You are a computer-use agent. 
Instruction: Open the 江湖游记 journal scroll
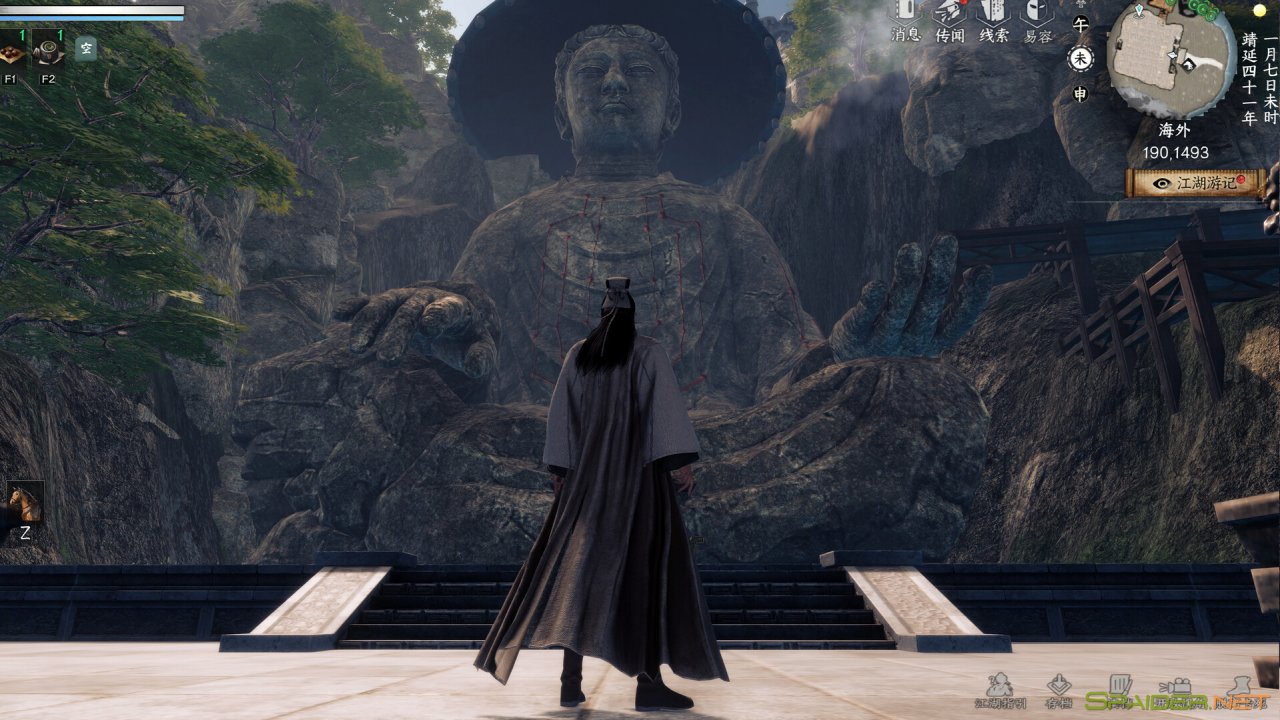(x=1196, y=183)
